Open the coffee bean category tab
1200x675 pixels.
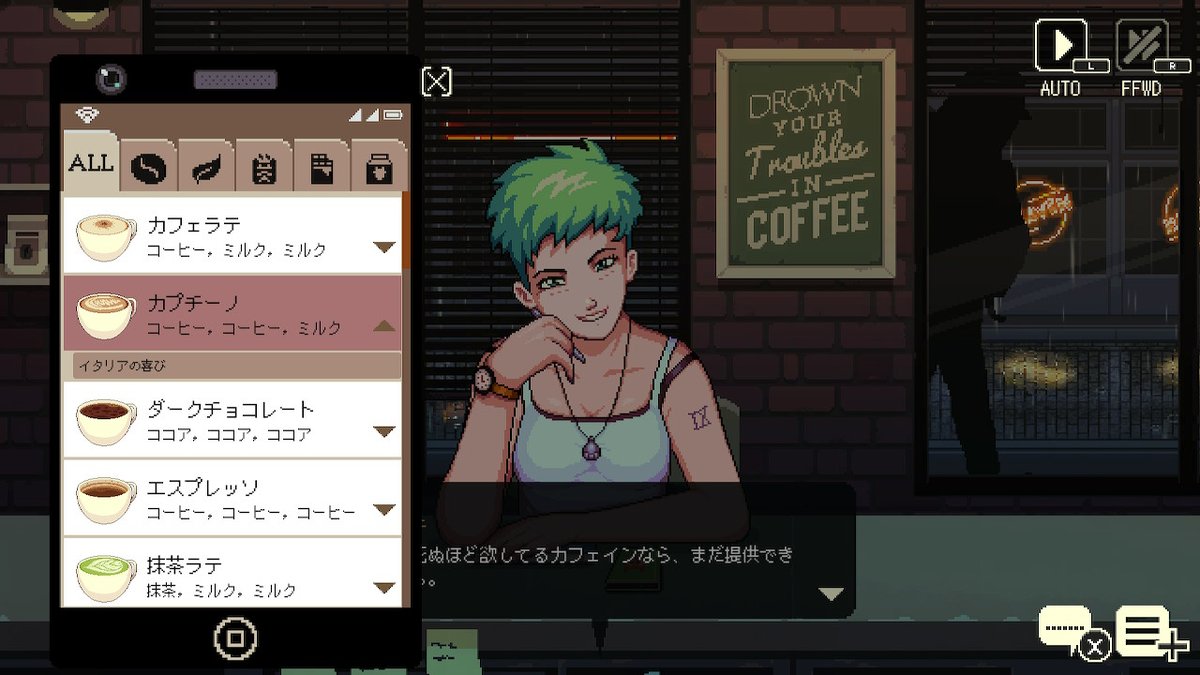149,167
